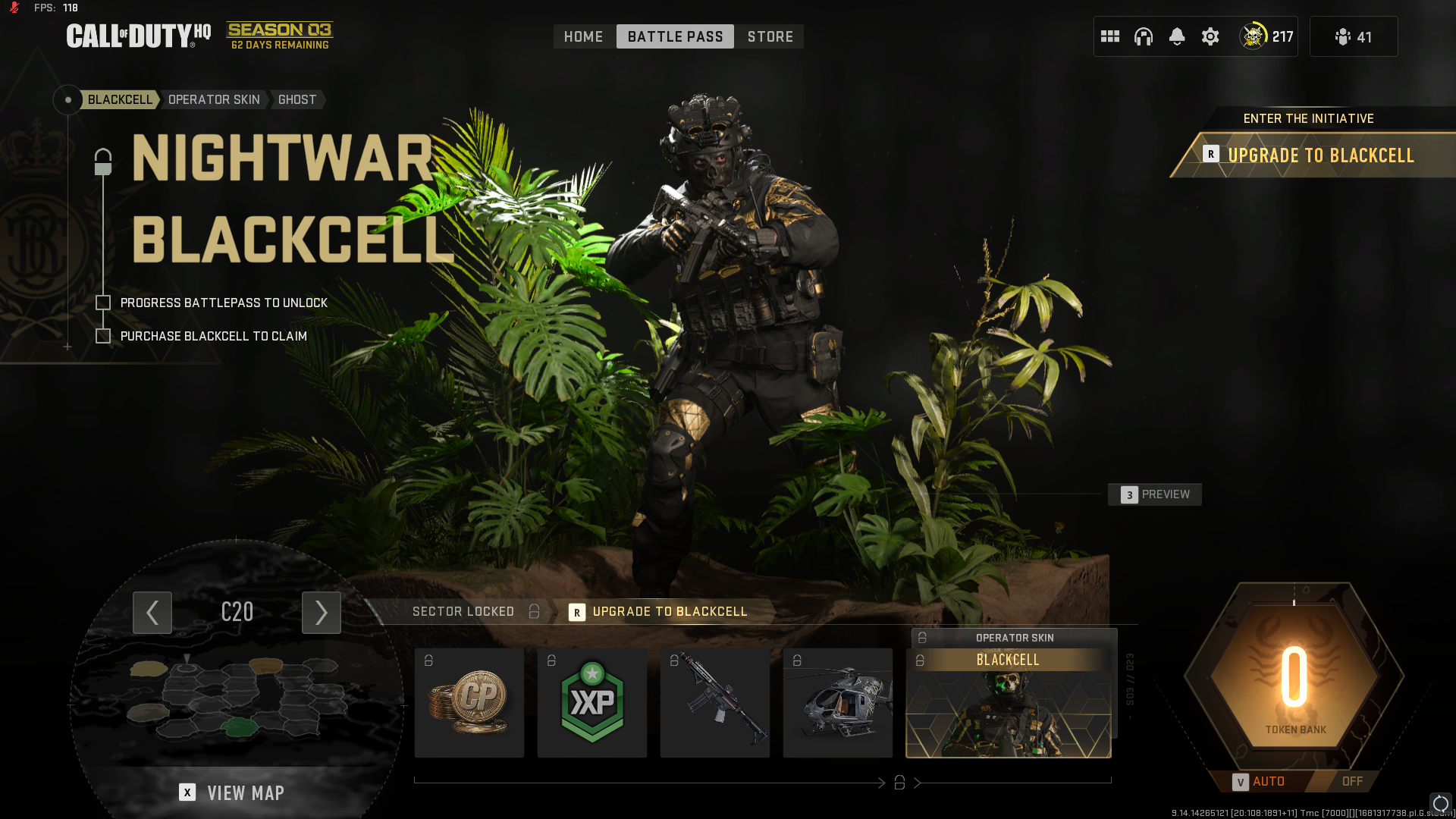Show notifications with the bell icon
Image resolution: width=1456 pixels, height=819 pixels.
click(x=1177, y=36)
